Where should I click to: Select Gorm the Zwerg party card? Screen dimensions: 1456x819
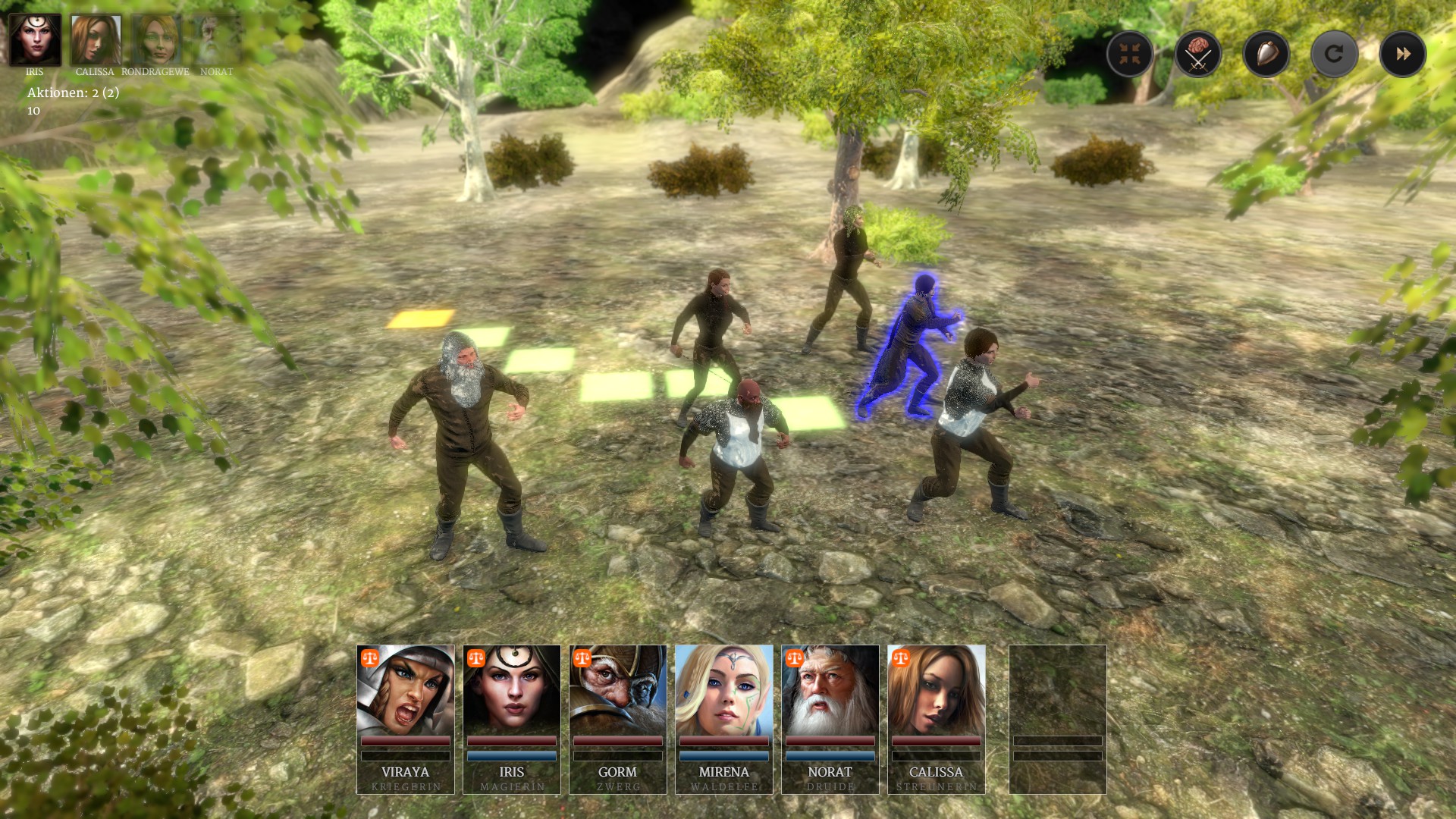[x=618, y=719]
